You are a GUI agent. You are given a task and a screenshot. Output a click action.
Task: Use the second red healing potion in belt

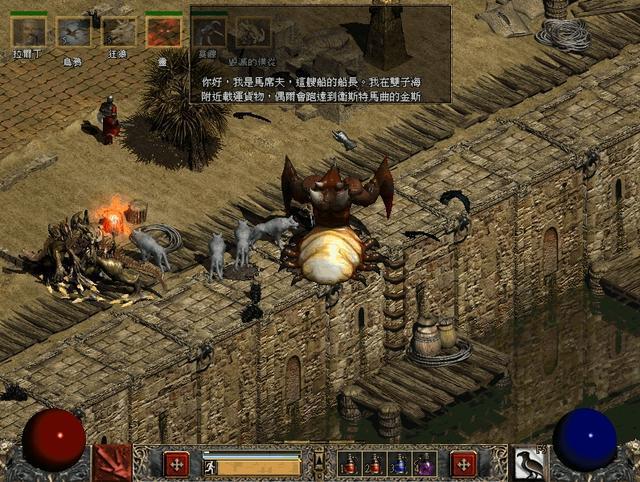pyautogui.click(x=375, y=465)
